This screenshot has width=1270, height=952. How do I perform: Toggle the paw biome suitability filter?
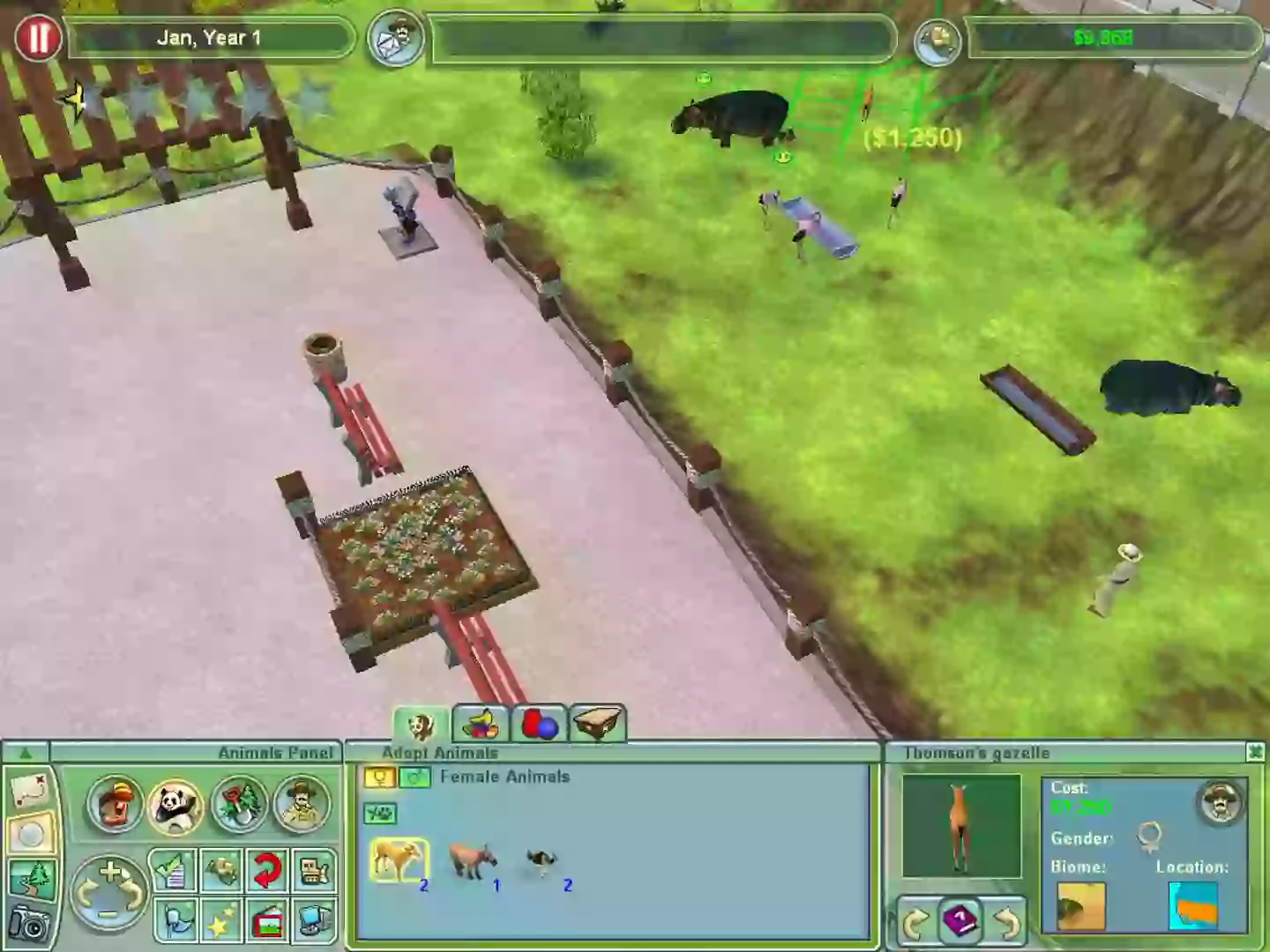point(380,814)
